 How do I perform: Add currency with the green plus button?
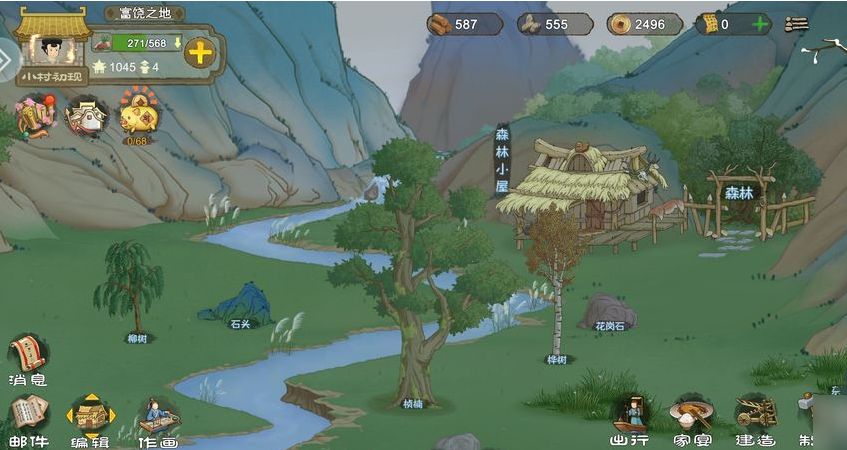tap(760, 24)
